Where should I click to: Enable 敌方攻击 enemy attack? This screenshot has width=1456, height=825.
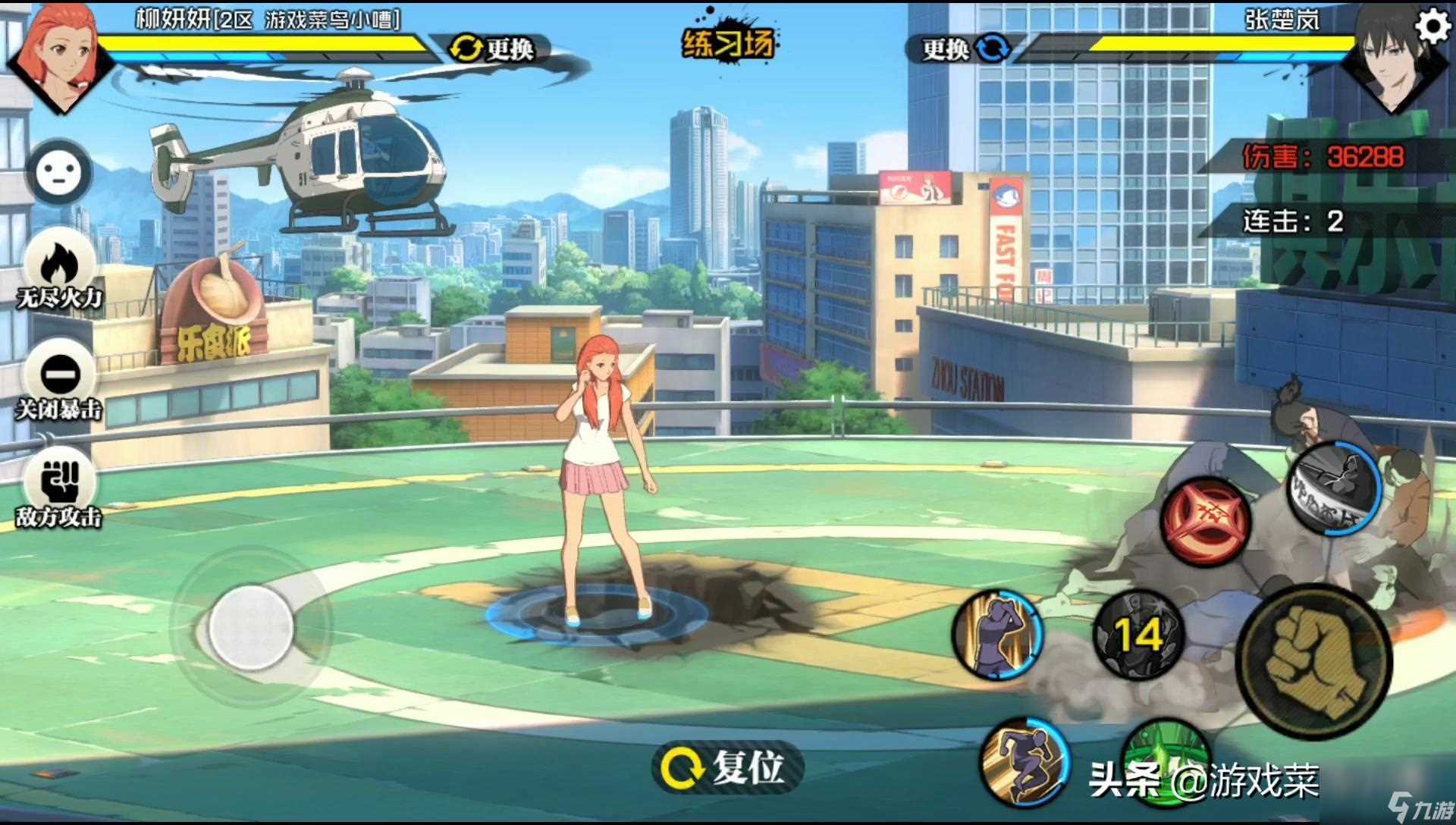pyautogui.click(x=59, y=486)
